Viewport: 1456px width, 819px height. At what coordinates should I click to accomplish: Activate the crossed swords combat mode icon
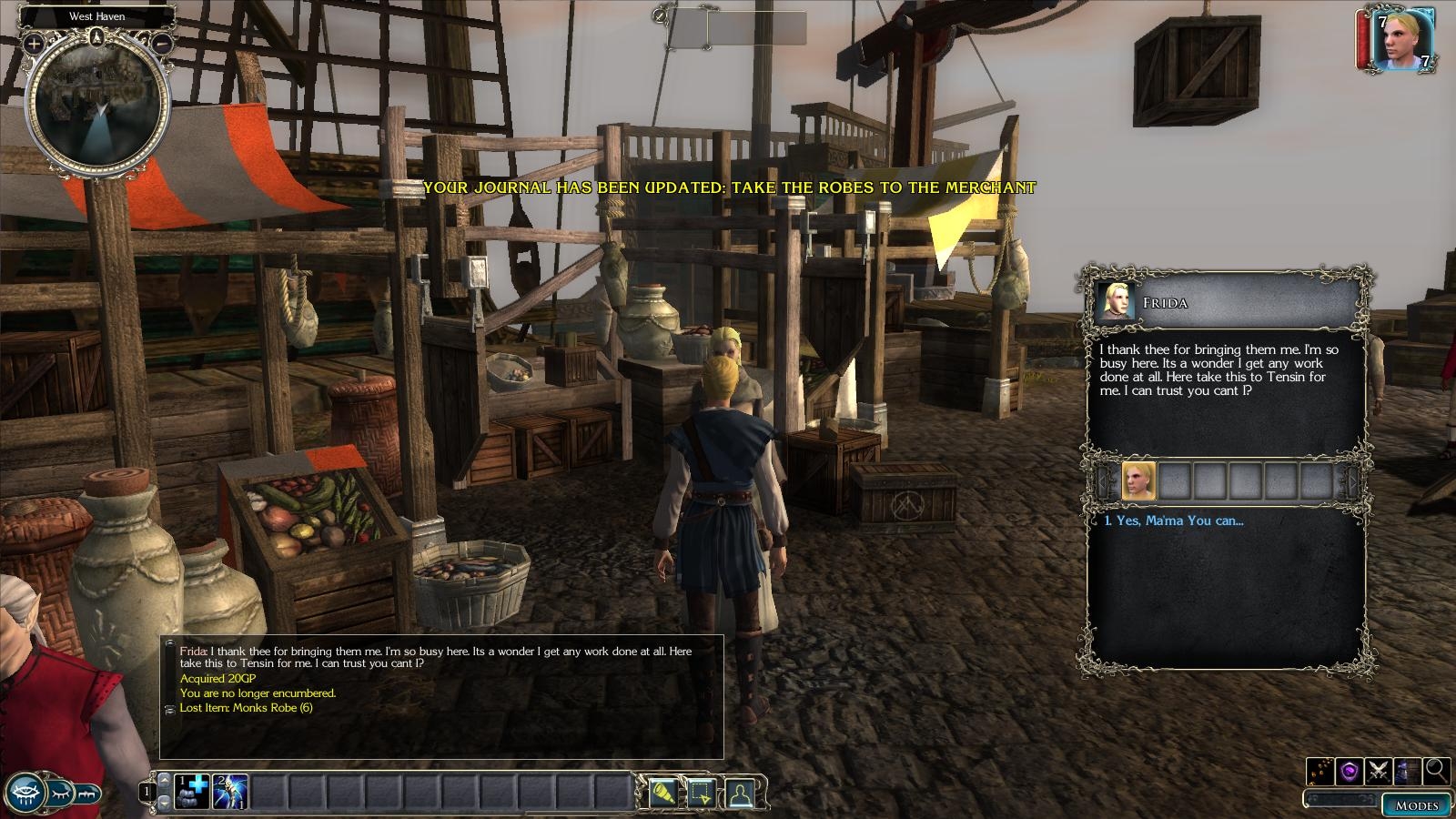coord(1379,771)
